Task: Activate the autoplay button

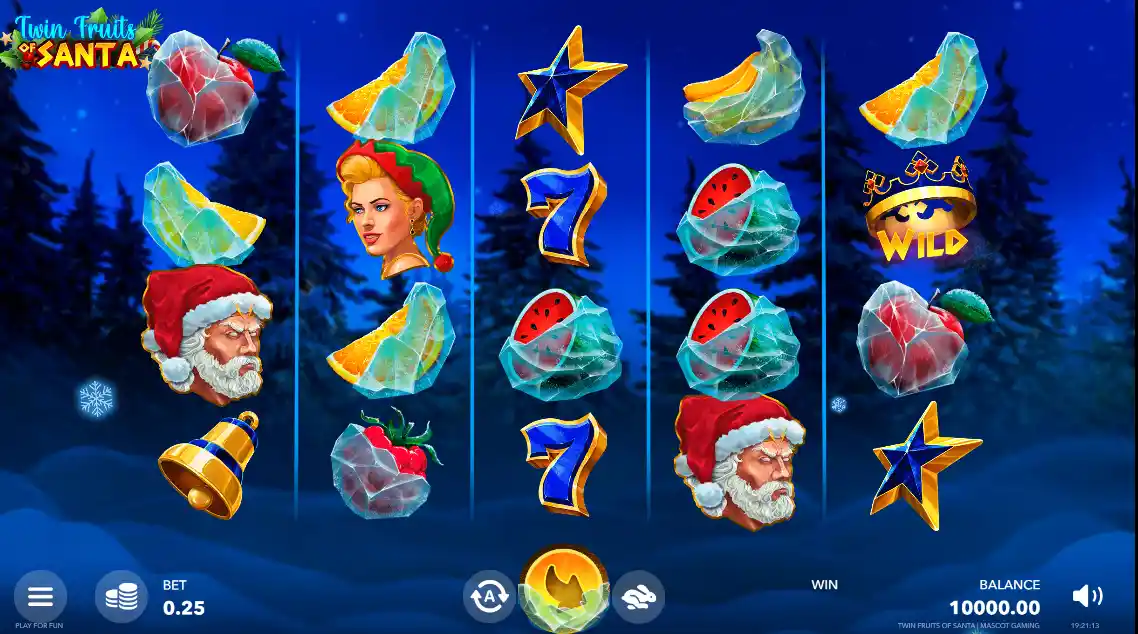Action: point(489,597)
